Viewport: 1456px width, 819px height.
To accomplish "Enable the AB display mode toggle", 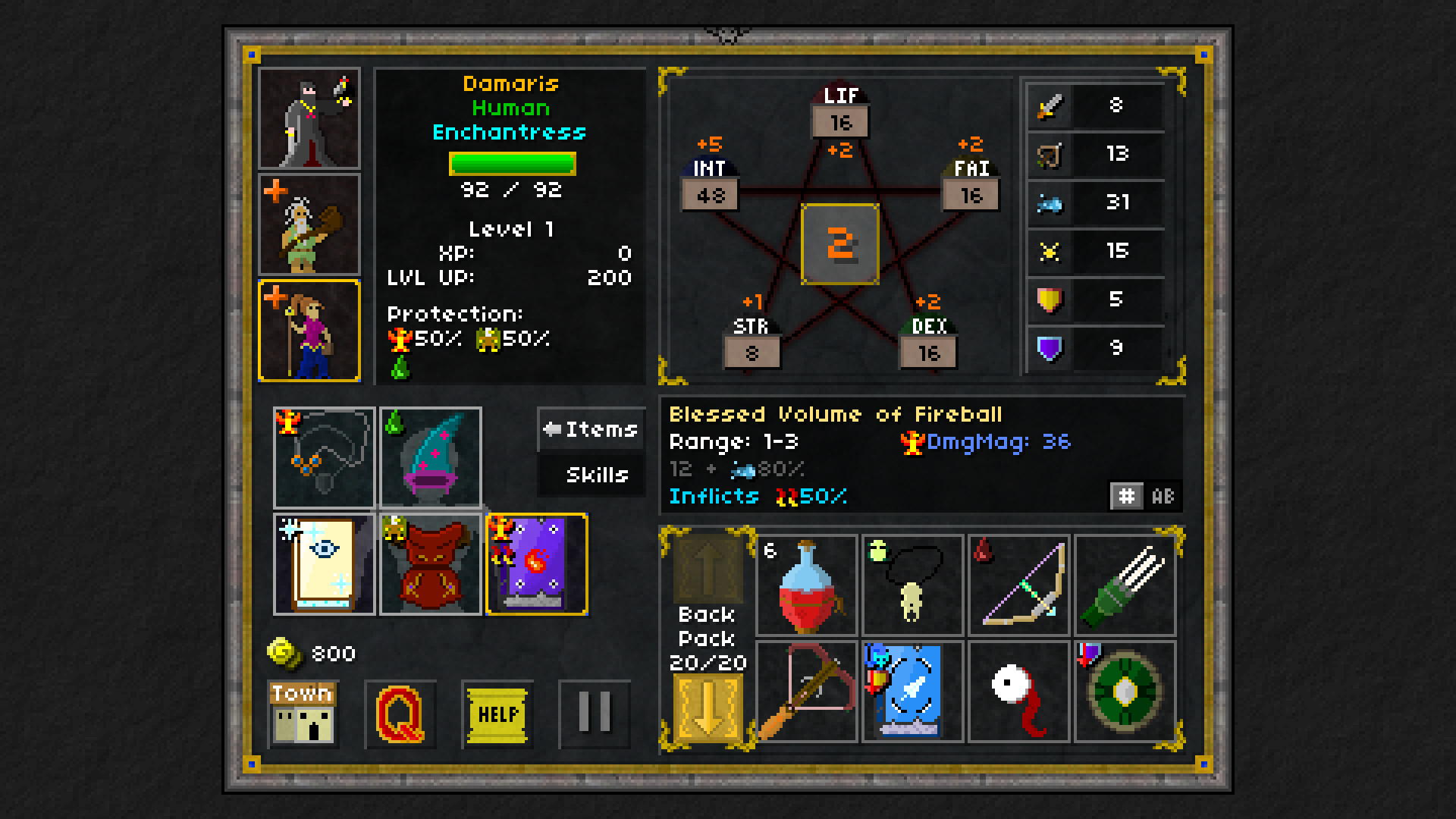I will click(1163, 496).
